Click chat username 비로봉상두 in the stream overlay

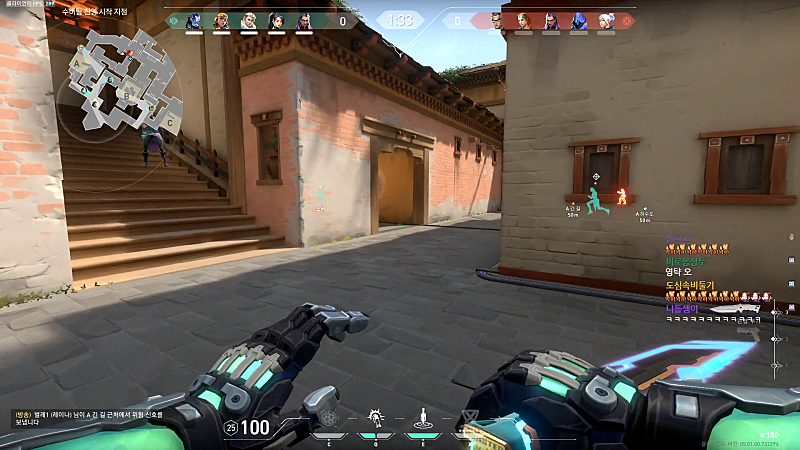point(686,261)
